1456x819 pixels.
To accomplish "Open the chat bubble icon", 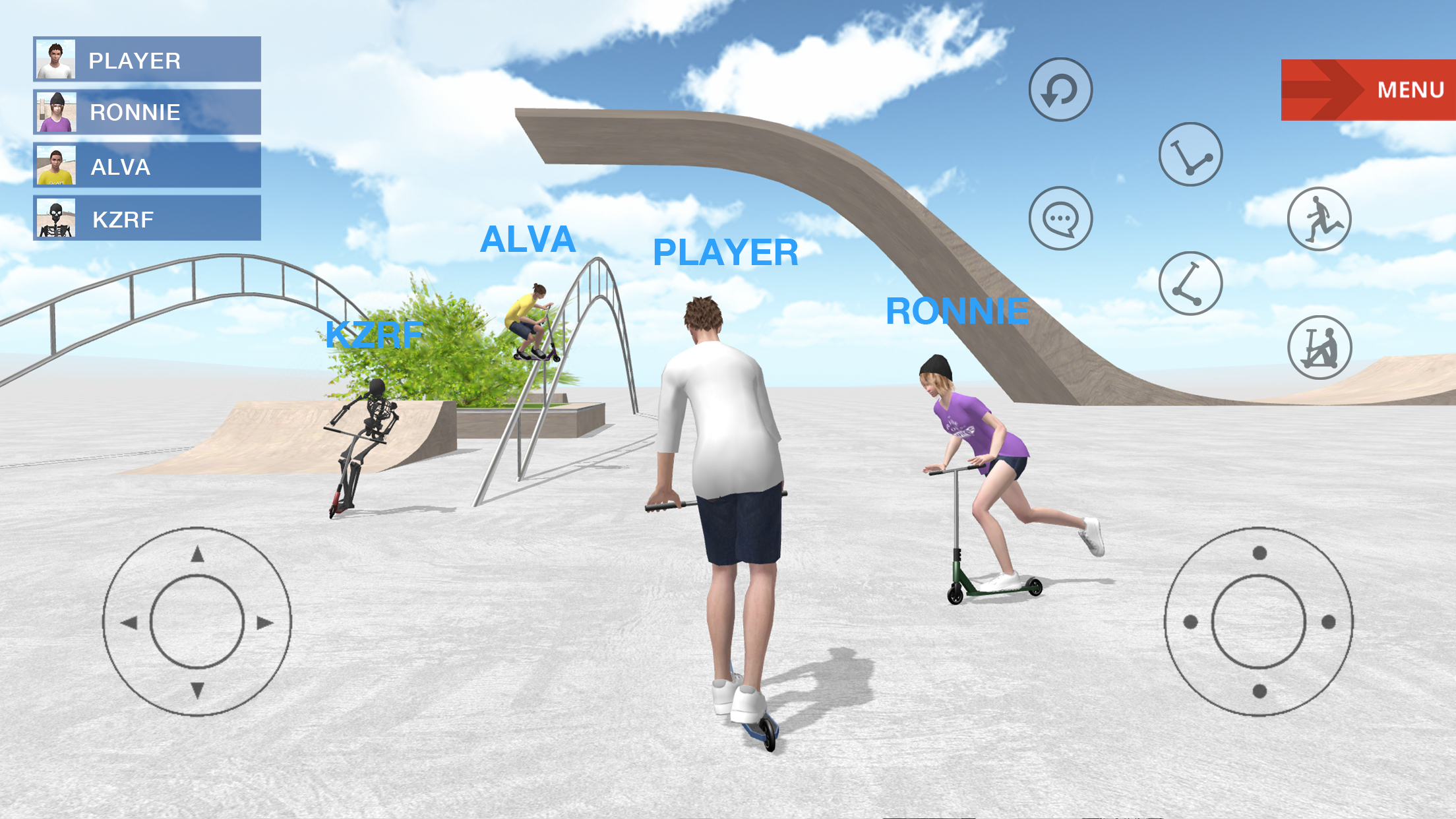I will coord(1062,218).
